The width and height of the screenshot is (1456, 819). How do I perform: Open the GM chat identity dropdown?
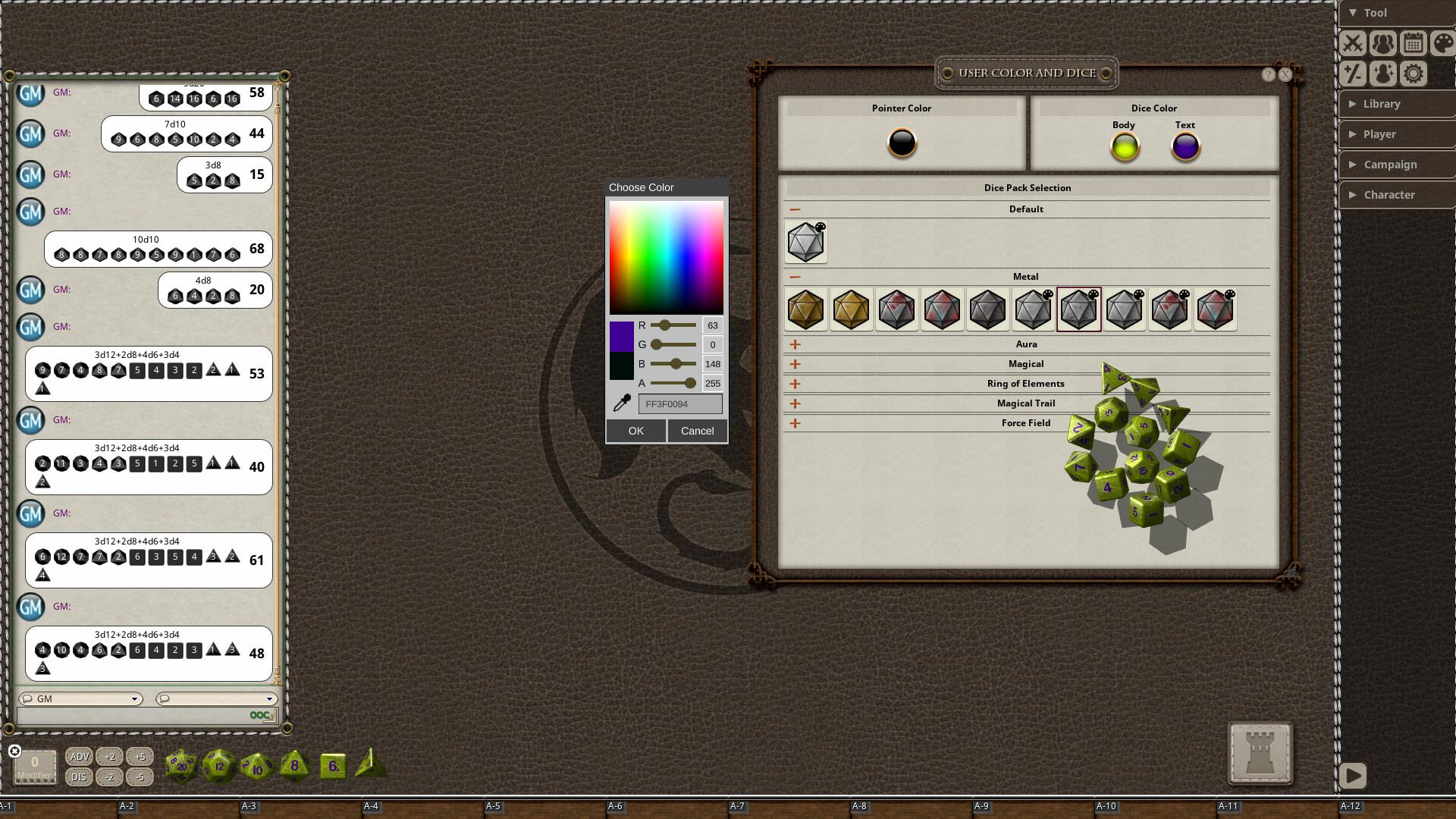click(x=80, y=698)
